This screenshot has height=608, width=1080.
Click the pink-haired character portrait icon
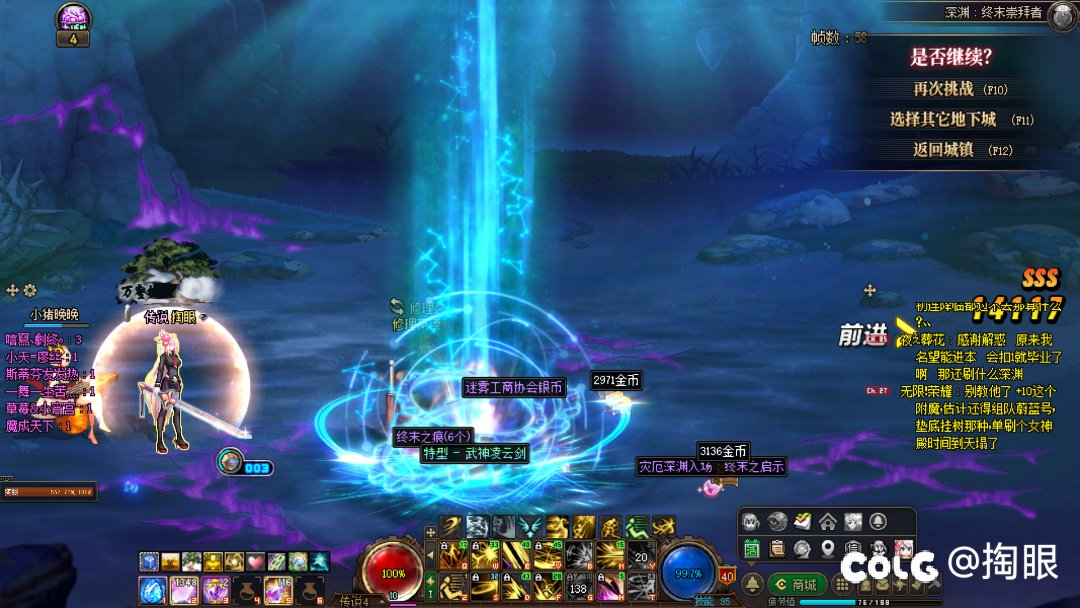(x=903, y=548)
